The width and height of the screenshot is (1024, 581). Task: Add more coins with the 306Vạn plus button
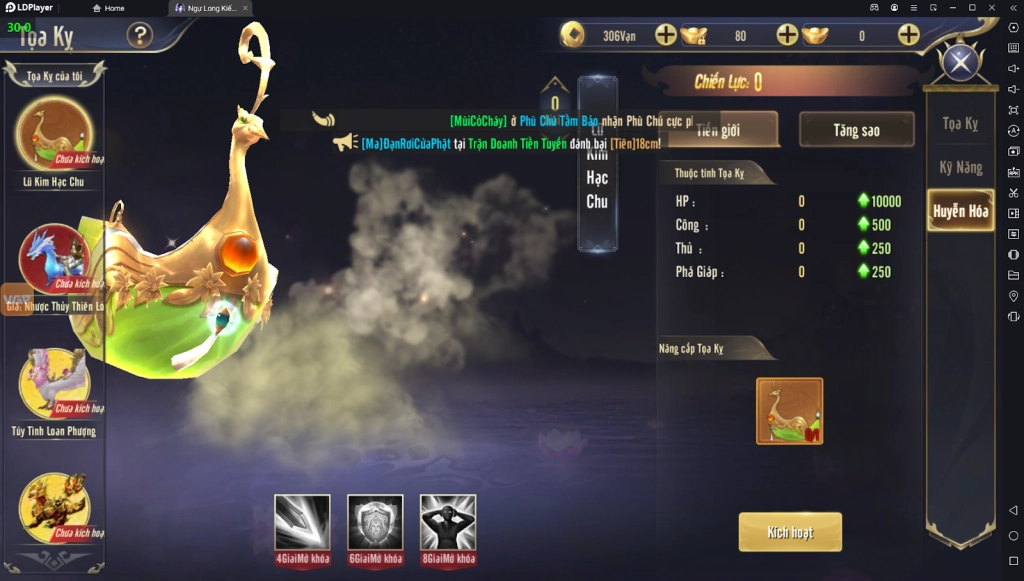click(x=666, y=36)
